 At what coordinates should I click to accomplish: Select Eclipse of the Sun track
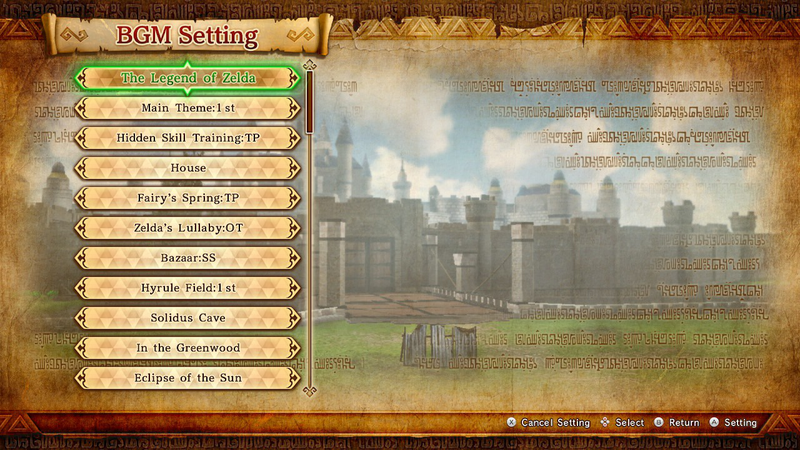(188, 378)
